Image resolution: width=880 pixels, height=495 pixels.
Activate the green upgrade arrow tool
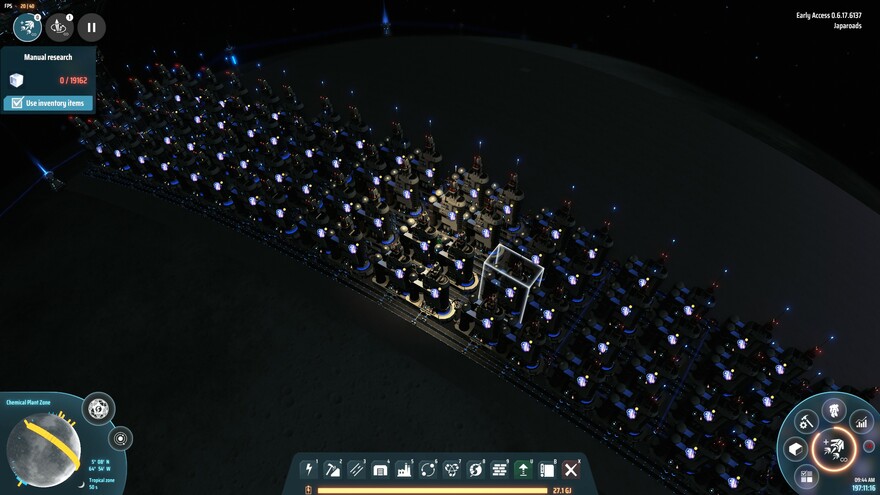point(523,469)
